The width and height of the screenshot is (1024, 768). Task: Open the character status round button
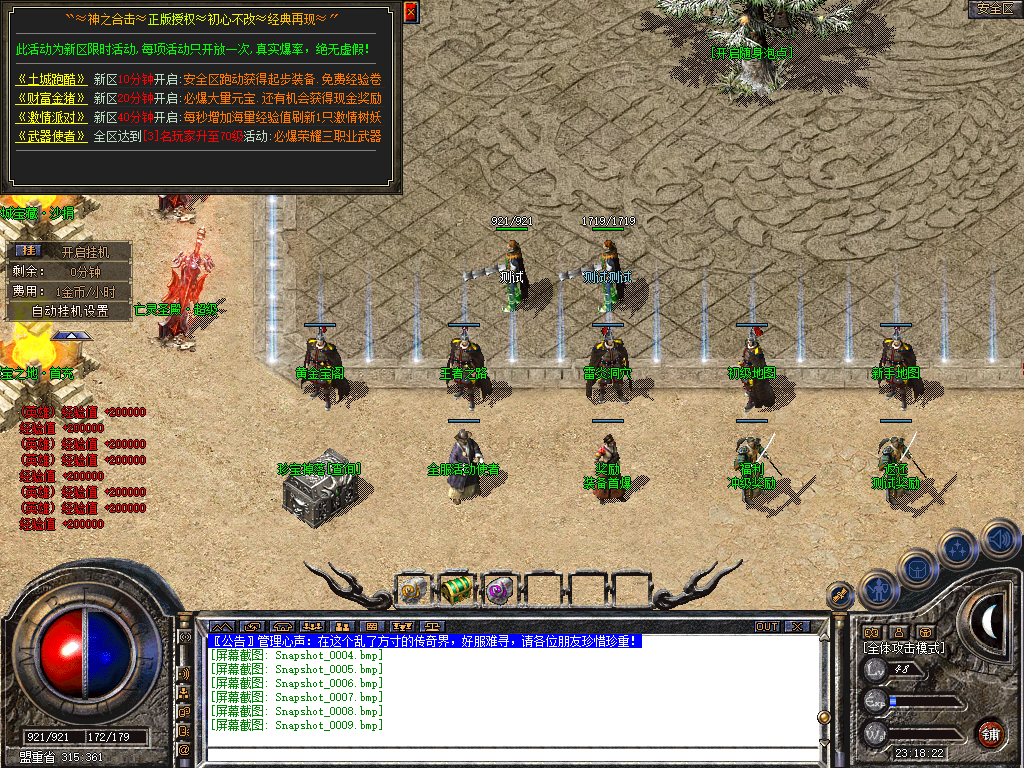pos(877,588)
